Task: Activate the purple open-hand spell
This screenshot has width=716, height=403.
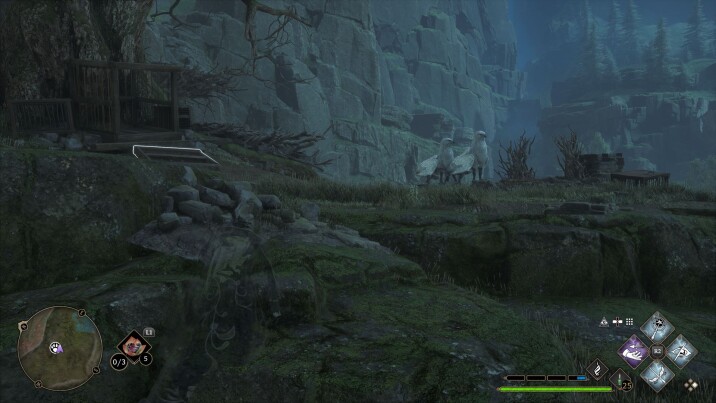Action: [x=634, y=351]
